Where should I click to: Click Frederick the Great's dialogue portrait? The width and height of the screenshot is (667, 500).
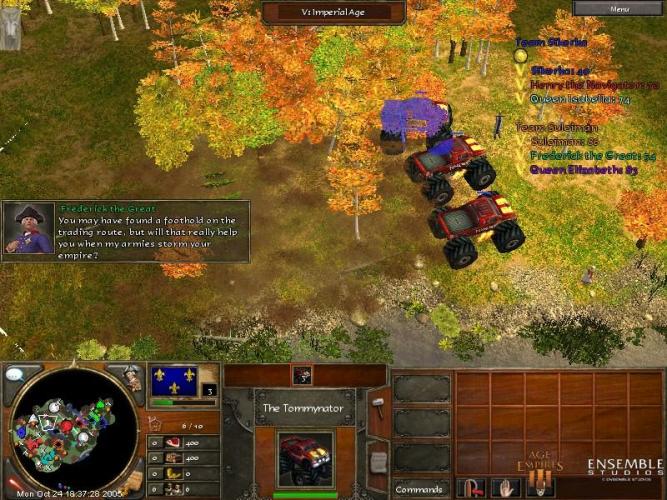point(28,228)
